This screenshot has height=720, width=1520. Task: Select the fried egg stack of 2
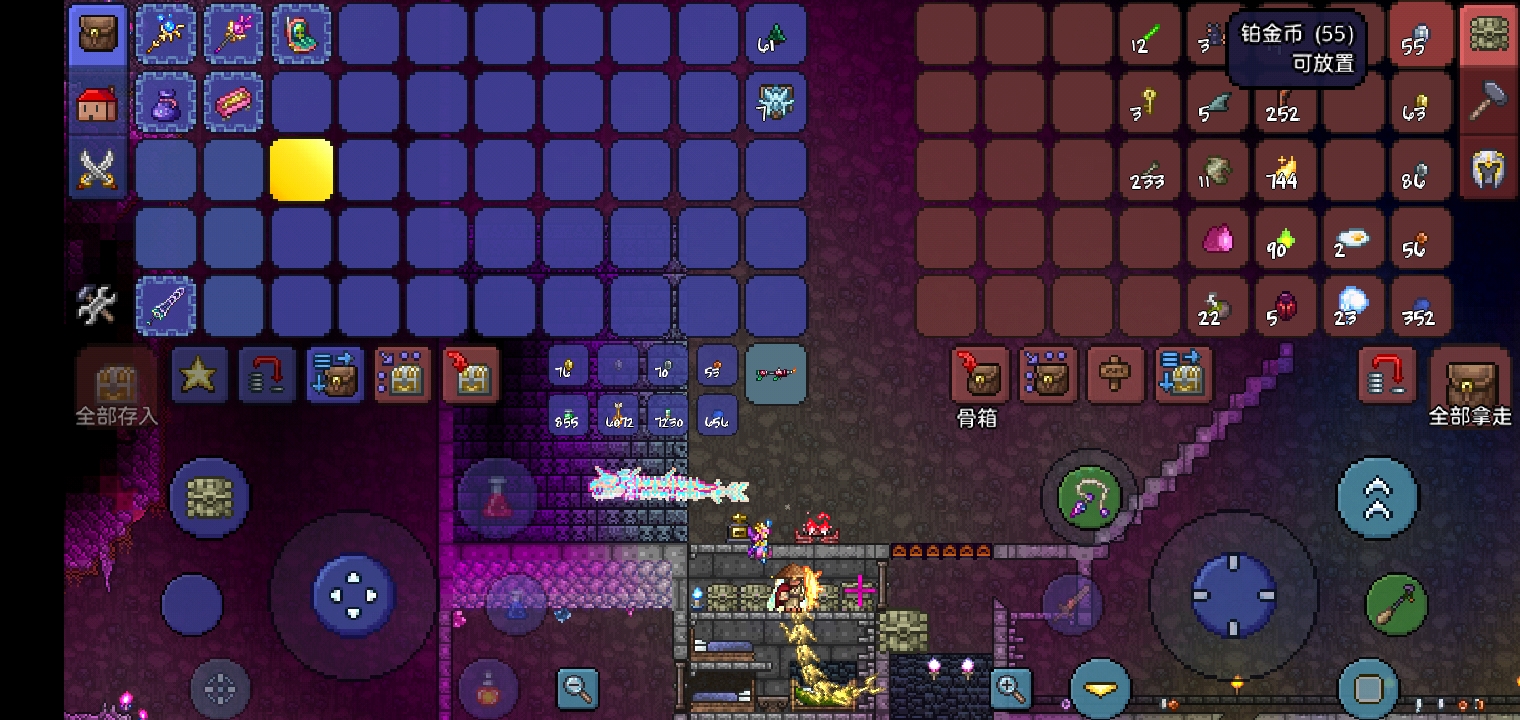pos(1352,240)
